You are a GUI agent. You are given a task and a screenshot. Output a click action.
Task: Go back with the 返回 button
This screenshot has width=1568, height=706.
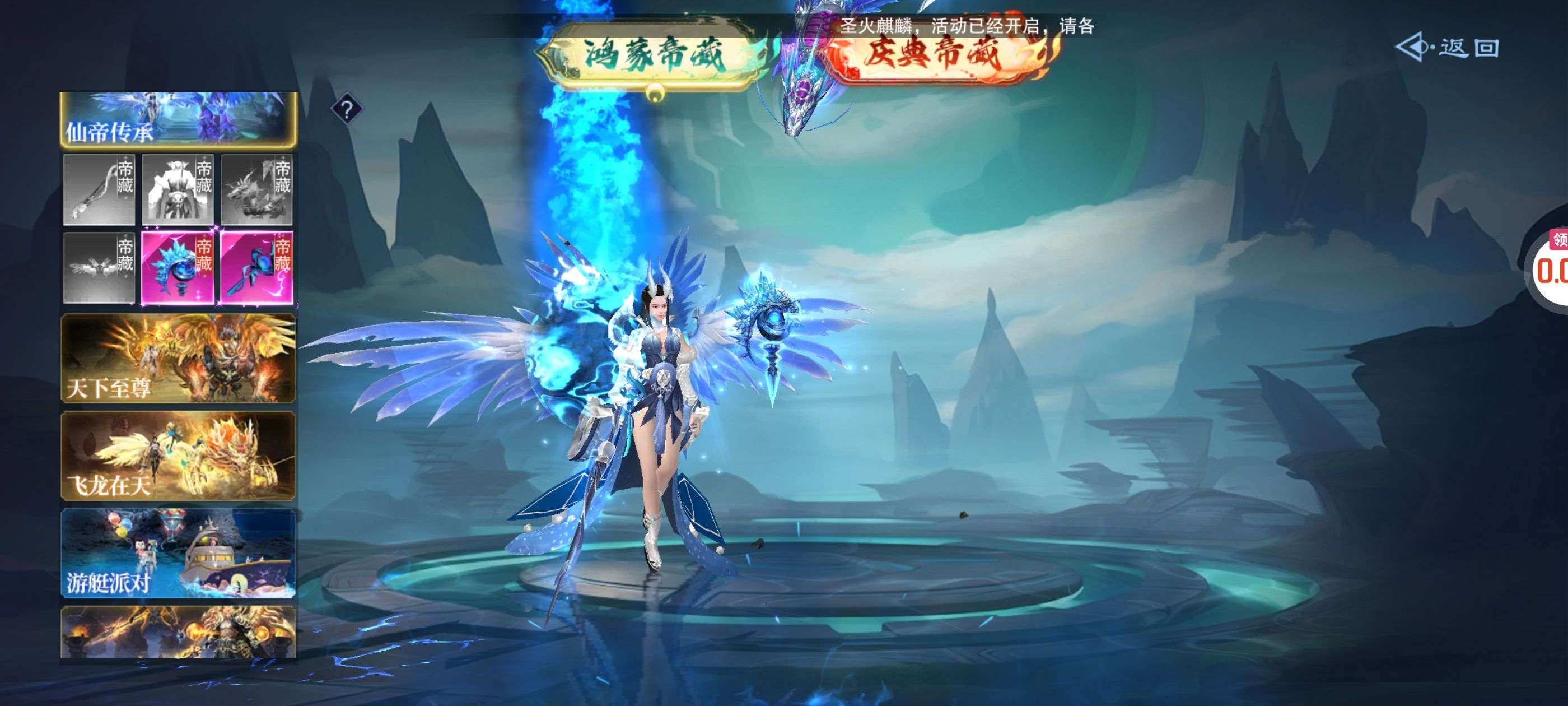tap(1449, 48)
